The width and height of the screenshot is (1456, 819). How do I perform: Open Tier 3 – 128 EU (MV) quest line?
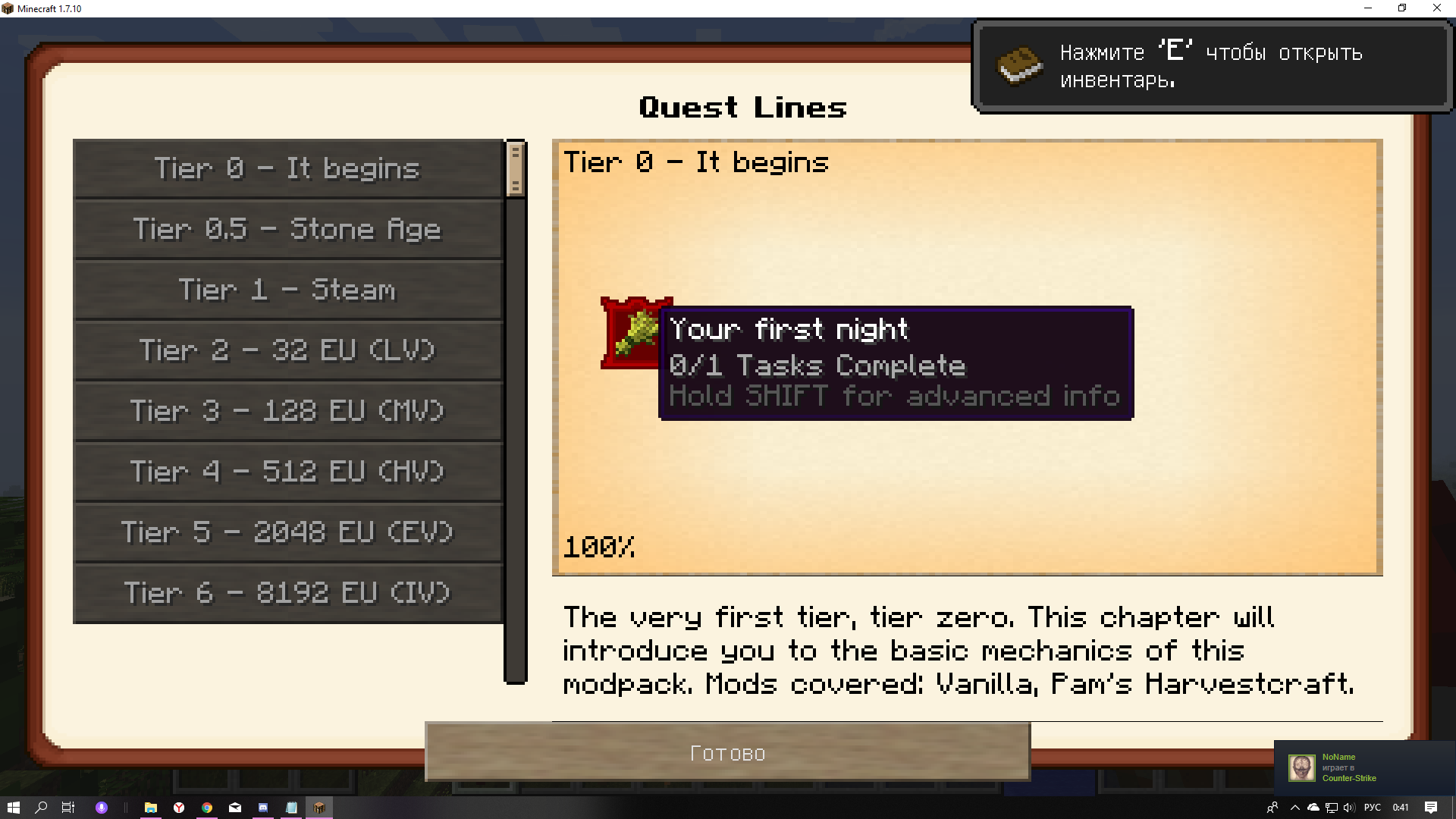tap(287, 411)
